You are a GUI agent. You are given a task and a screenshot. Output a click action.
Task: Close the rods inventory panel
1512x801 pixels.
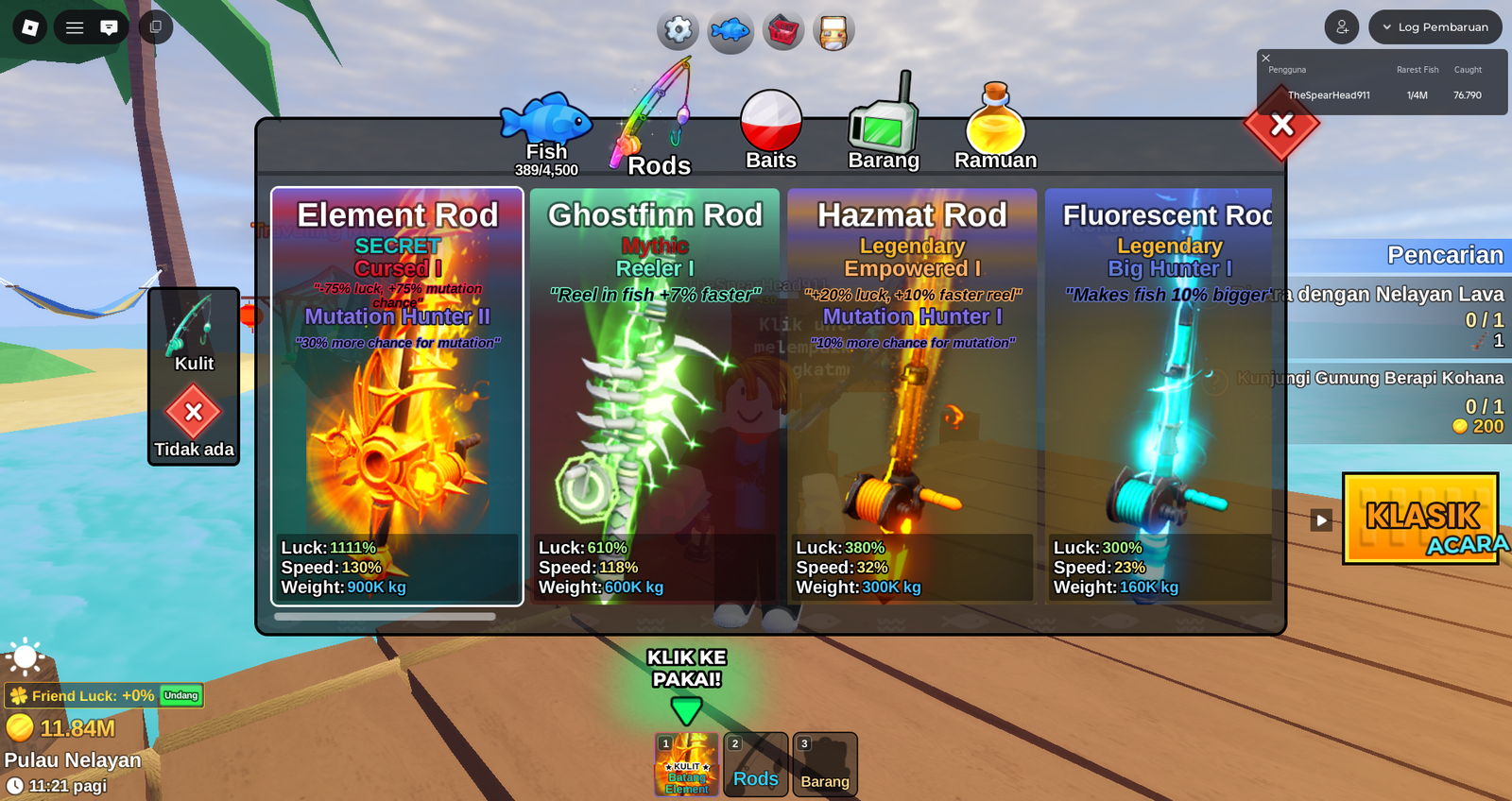pyautogui.click(x=1281, y=125)
